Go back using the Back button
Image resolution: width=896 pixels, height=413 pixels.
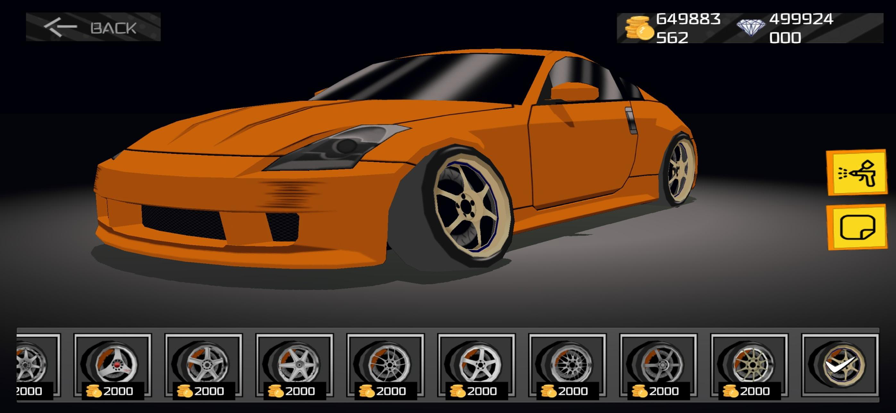(93, 27)
